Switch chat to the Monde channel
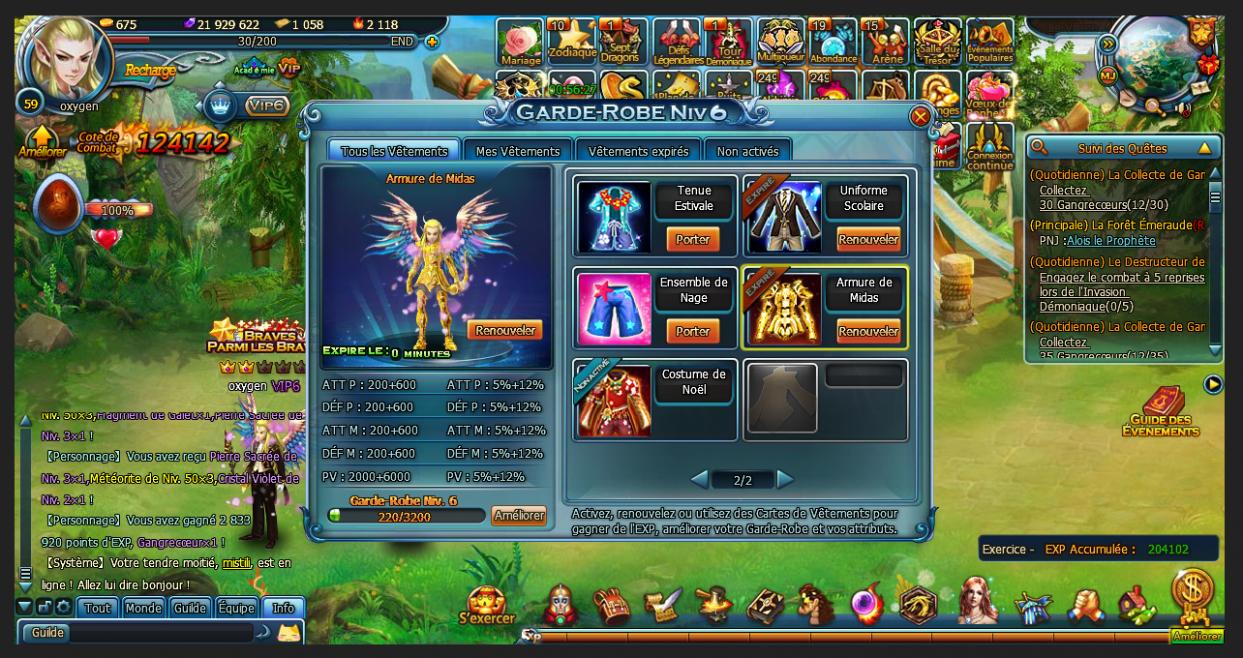Screen dimensions: 1243x658 point(144,608)
